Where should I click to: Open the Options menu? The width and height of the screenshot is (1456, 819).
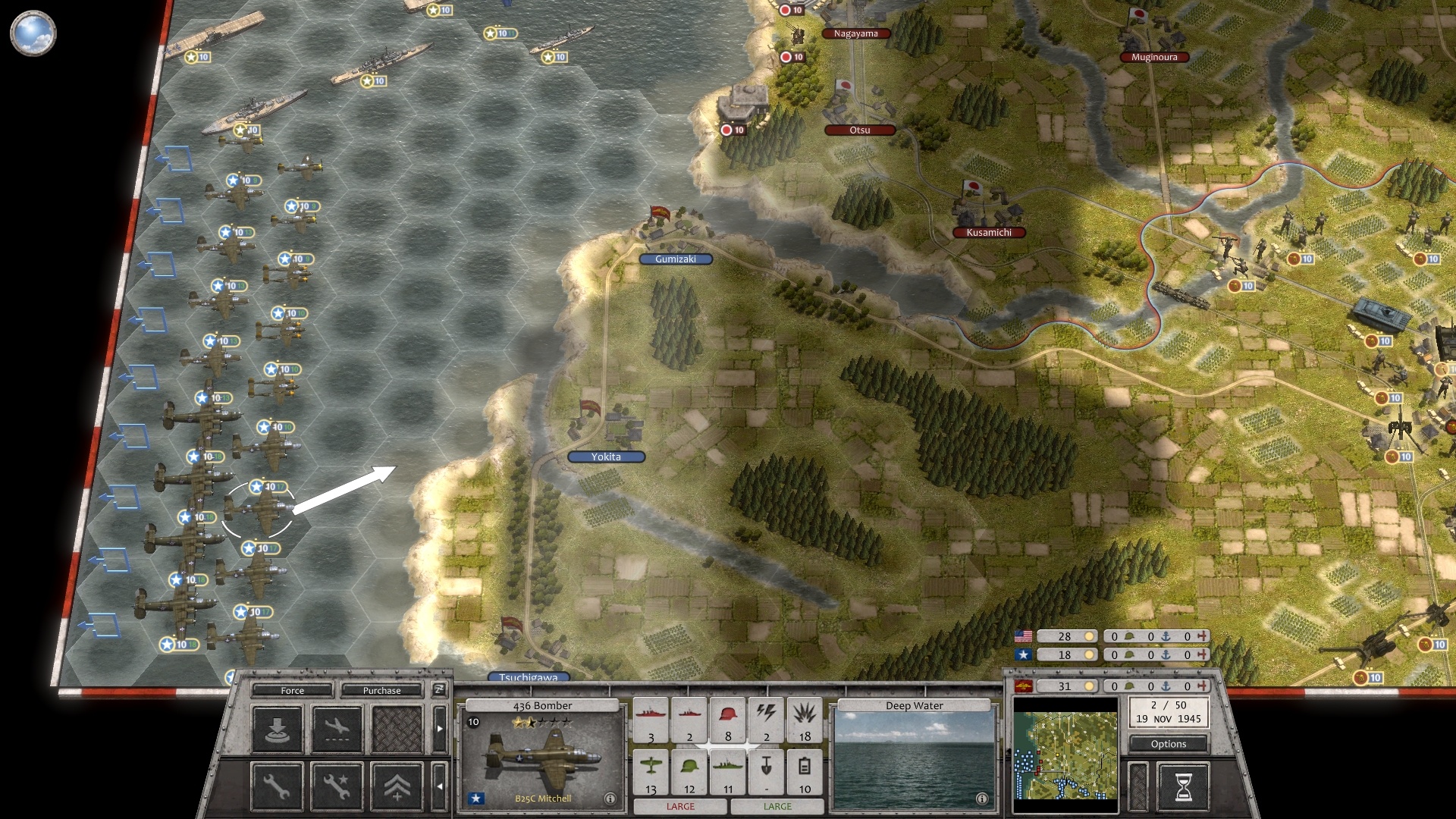click(1169, 744)
